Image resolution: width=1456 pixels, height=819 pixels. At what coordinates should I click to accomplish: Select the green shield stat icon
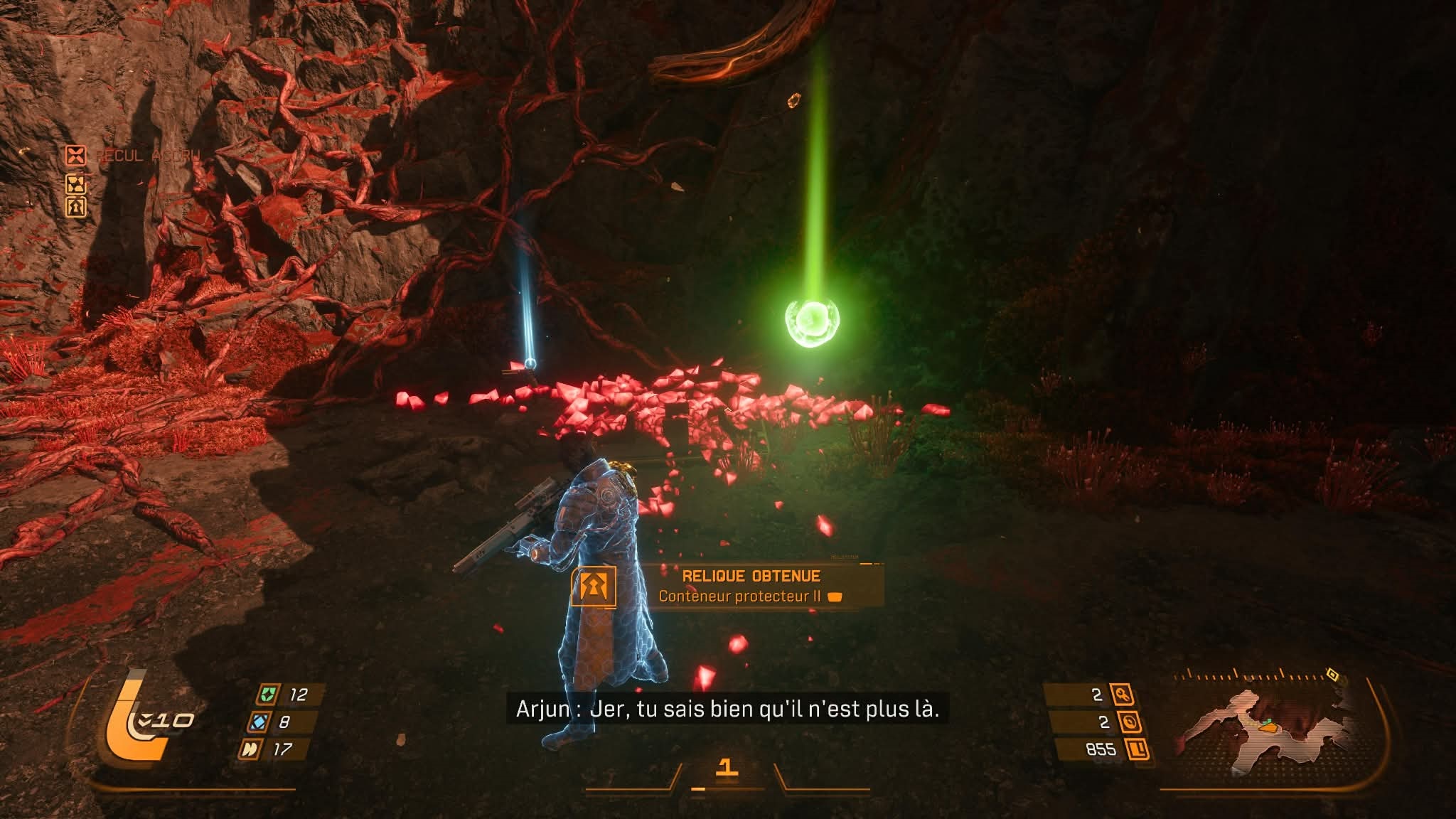[267, 695]
